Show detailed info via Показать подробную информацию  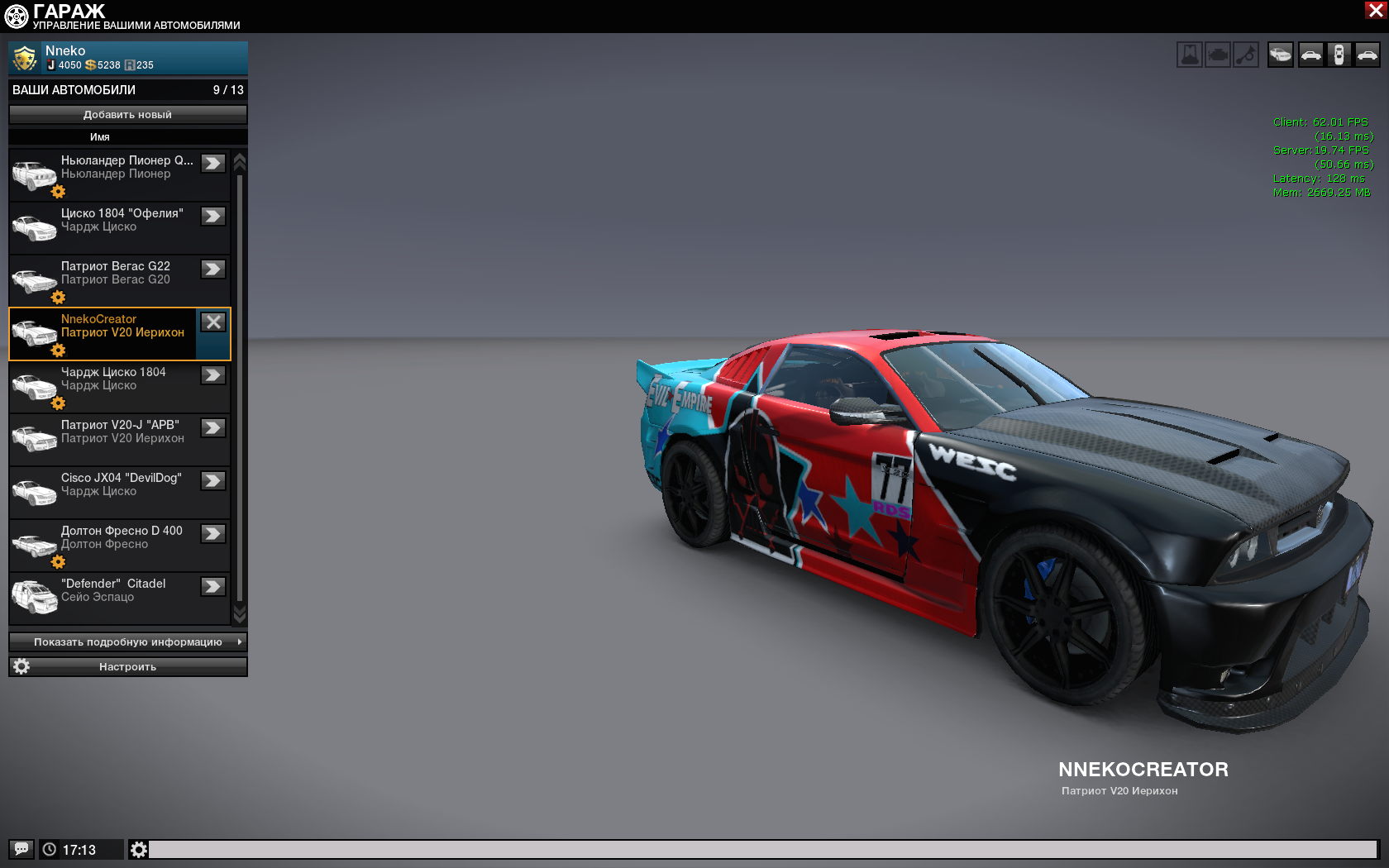pos(127,642)
